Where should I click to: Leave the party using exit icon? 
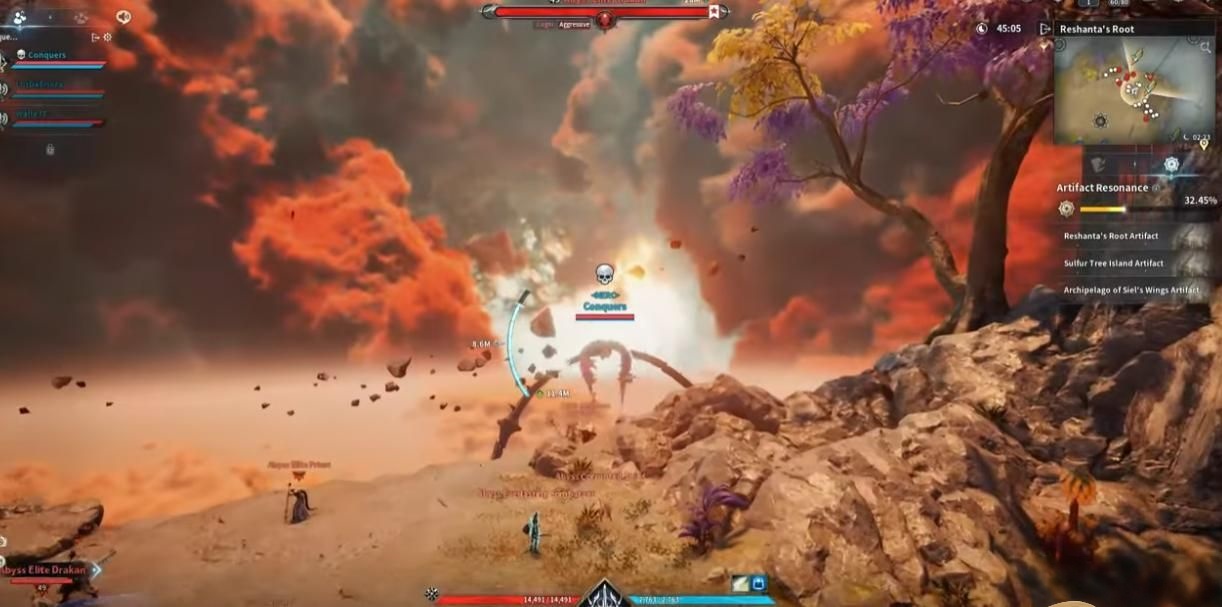click(x=95, y=37)
